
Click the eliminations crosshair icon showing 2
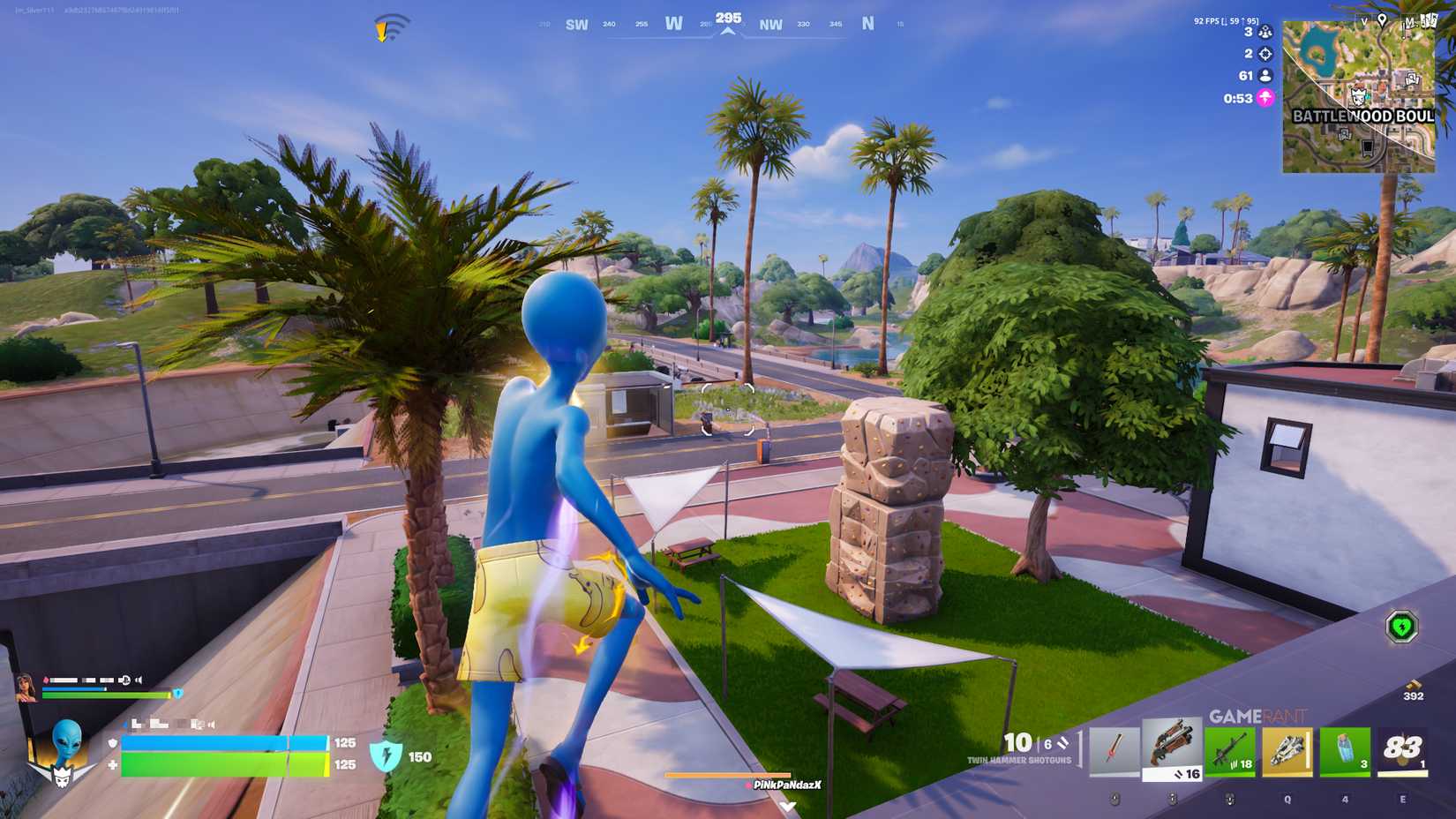(1265, 54)
